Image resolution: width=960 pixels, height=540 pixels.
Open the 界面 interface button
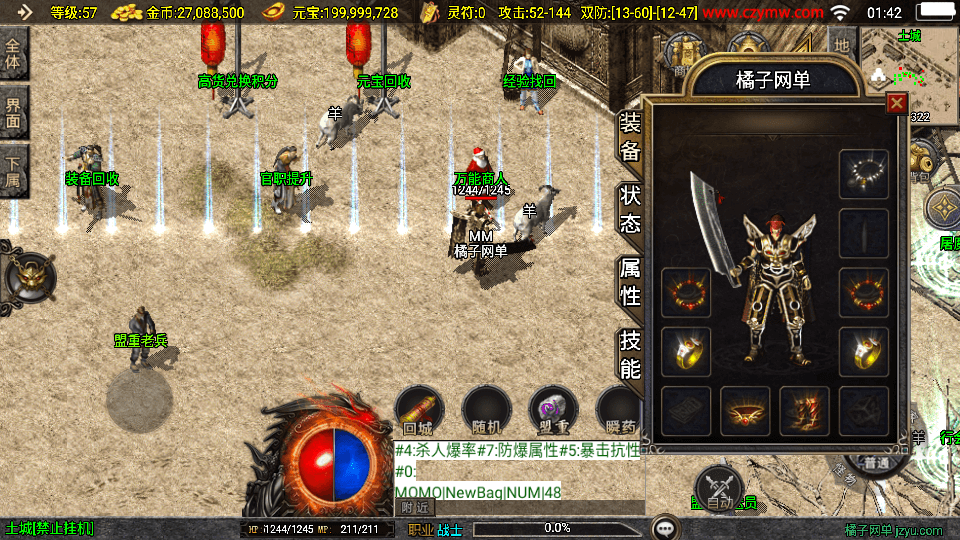(13, 113)
